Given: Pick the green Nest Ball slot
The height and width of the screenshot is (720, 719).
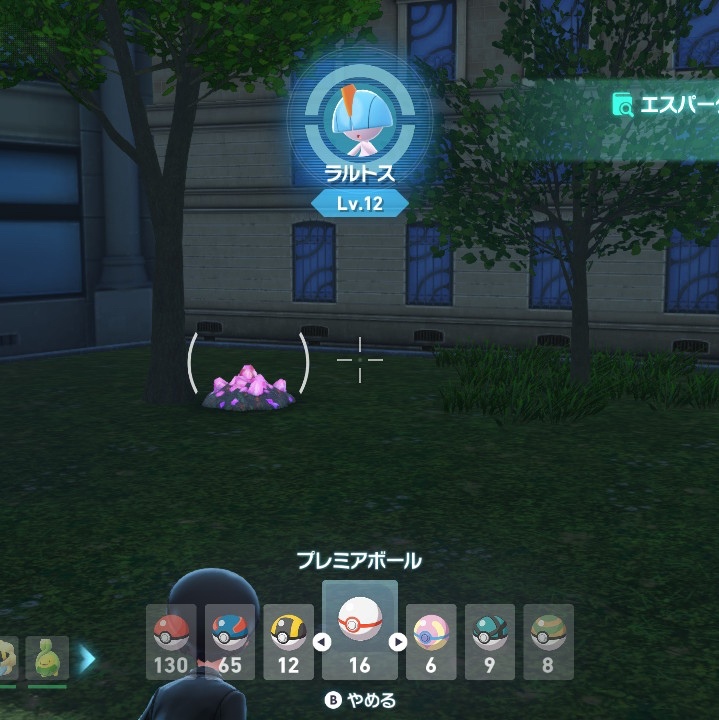Looking at the screenshot, I should click(548, 641).
